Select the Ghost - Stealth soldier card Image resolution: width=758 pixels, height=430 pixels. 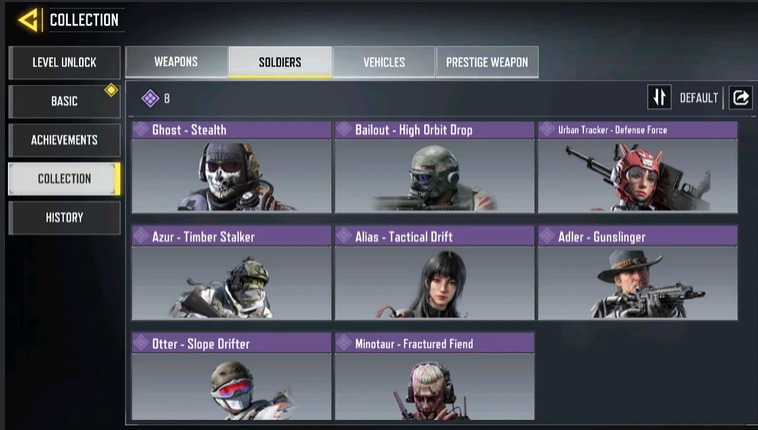point(231,167)
